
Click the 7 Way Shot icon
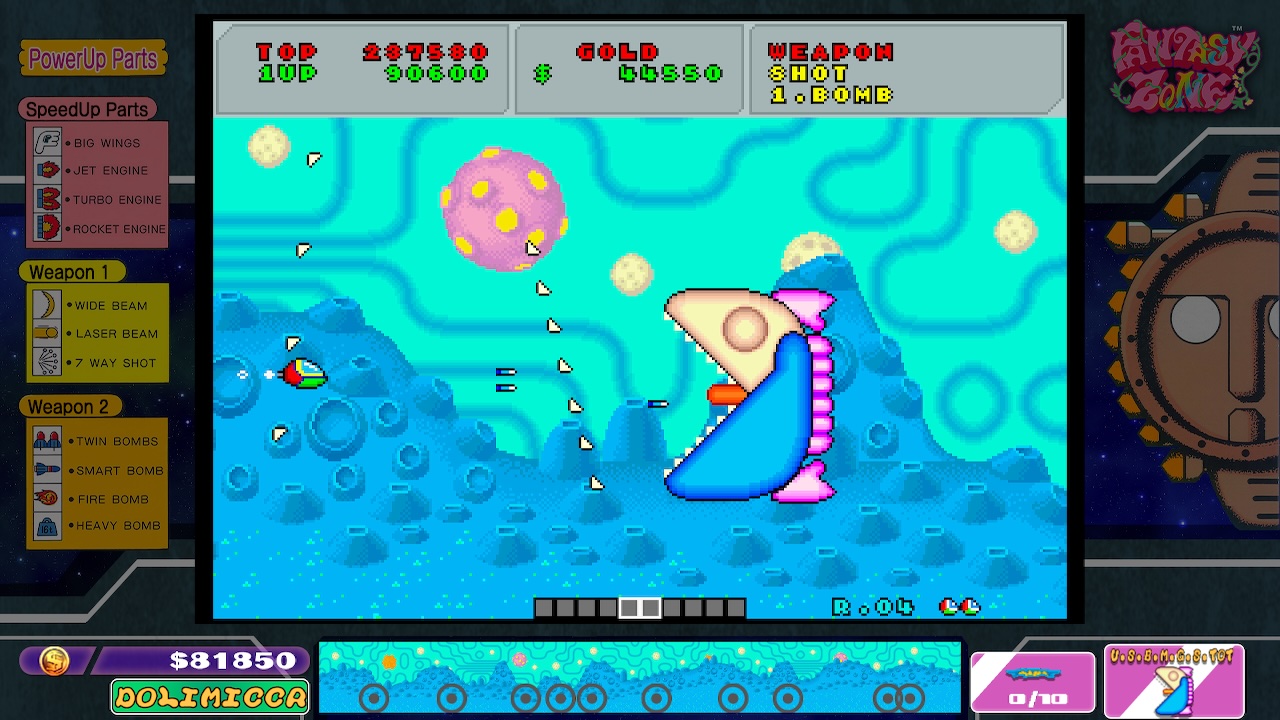48,362
